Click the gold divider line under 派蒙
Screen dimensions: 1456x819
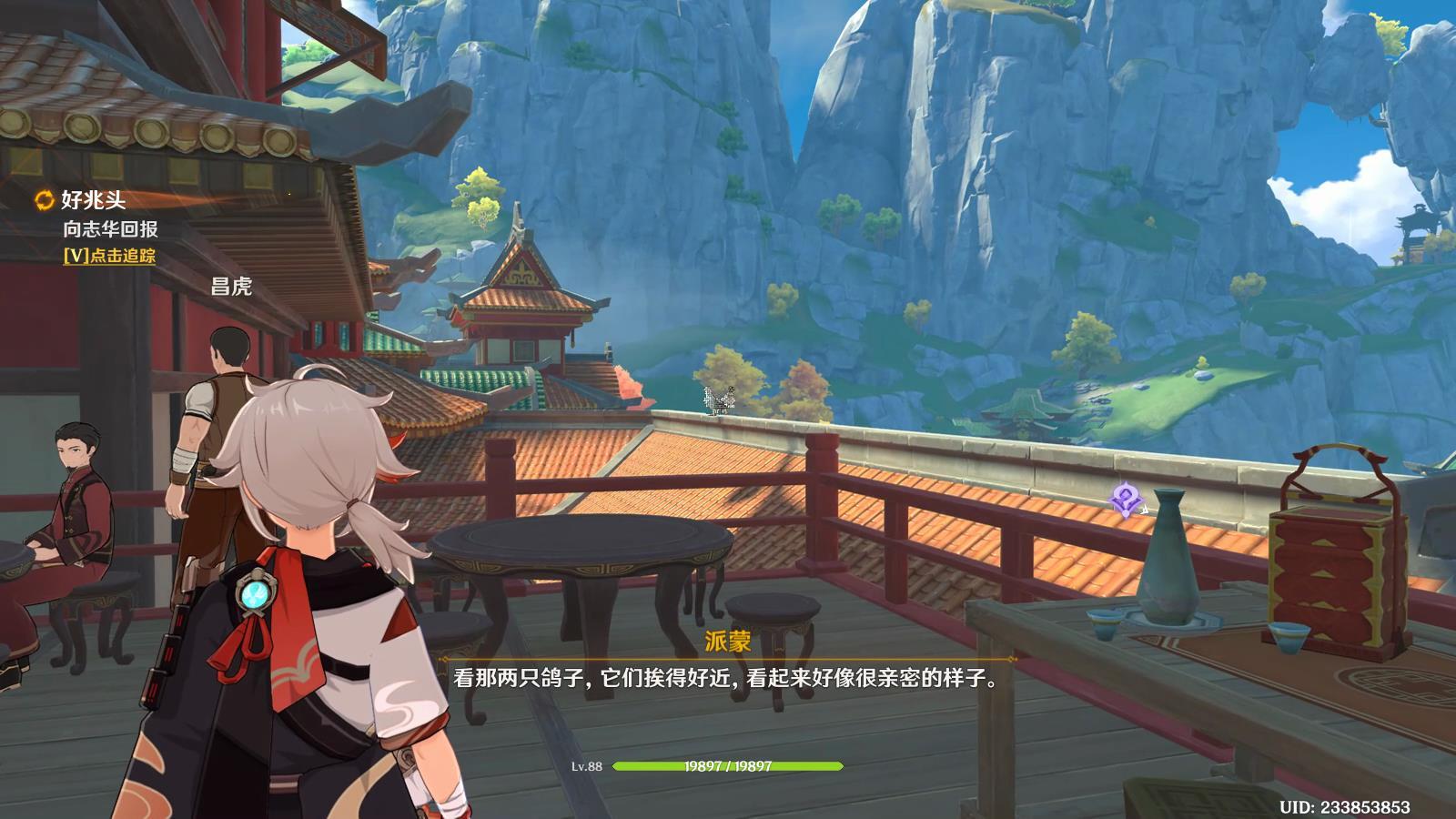pos(728,658)
